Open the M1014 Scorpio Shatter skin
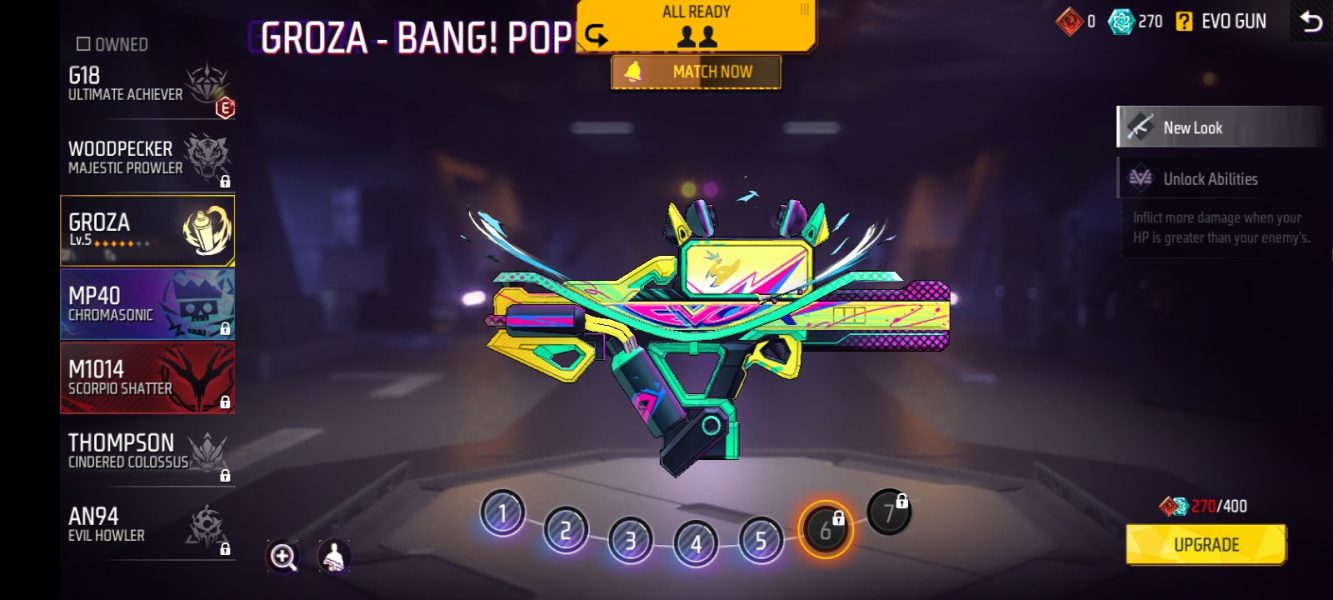Image resolution: width=1333 pixels, height=600 pixels. [x=148, y=377]
